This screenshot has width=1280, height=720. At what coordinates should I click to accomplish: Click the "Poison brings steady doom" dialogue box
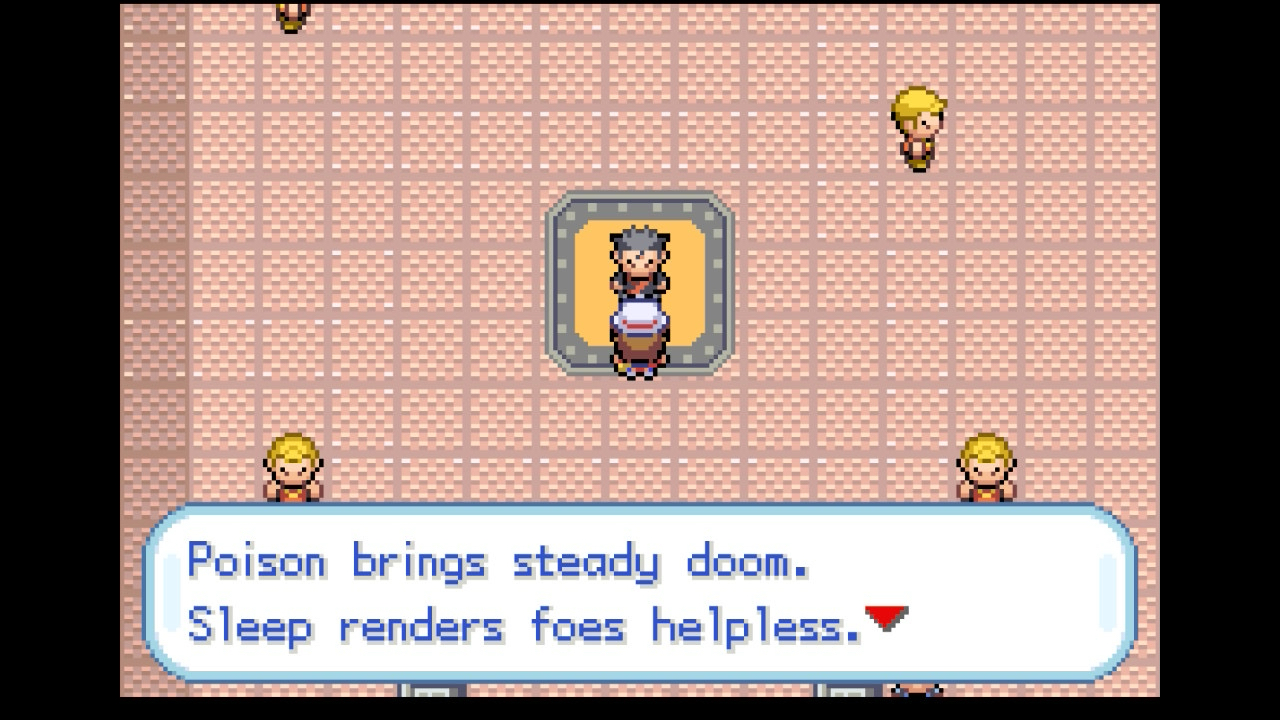(x=640, y=594)
